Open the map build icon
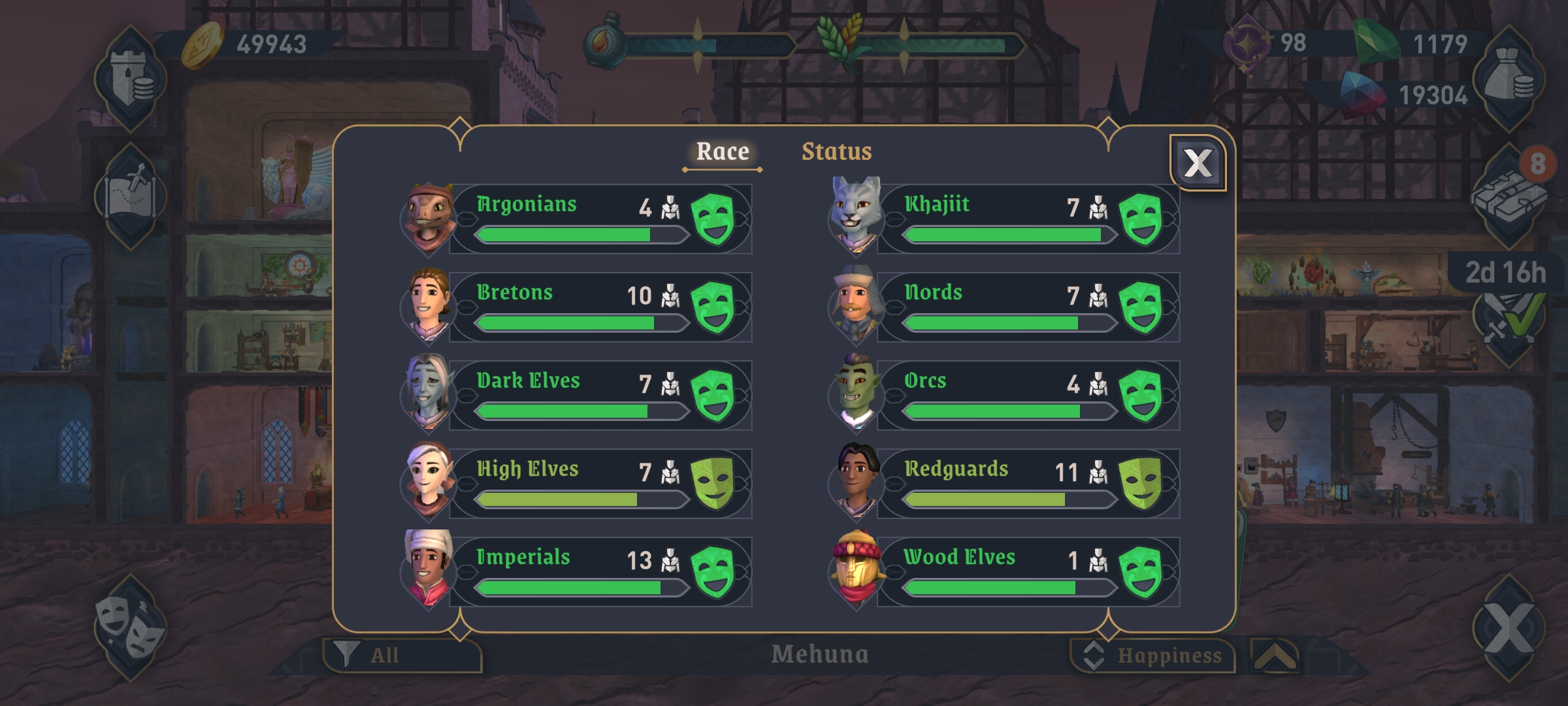Image resolution: width=1568 pixels, height=706 pixels. pos(131,195)
